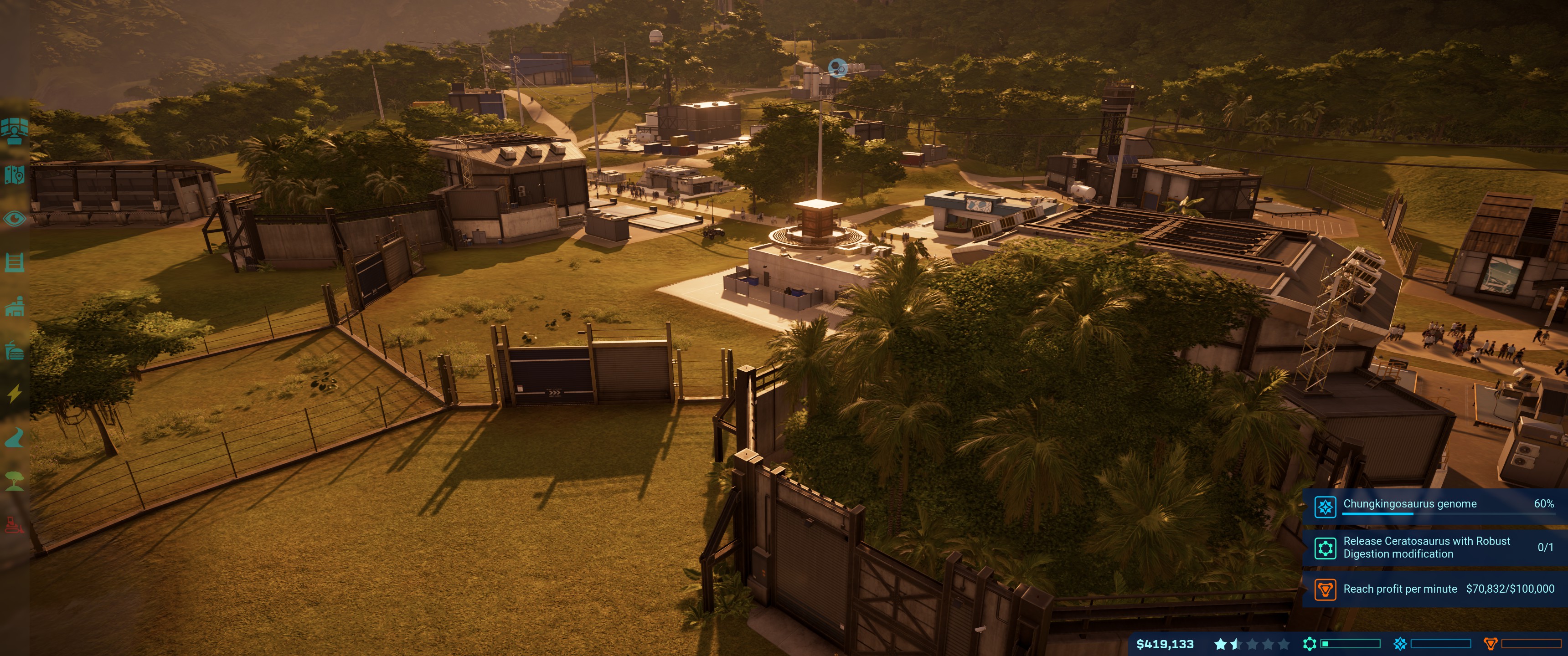Select the fence enclosures build category
The height and width of the screenshot is (656, 1568).
click(14, 262)
